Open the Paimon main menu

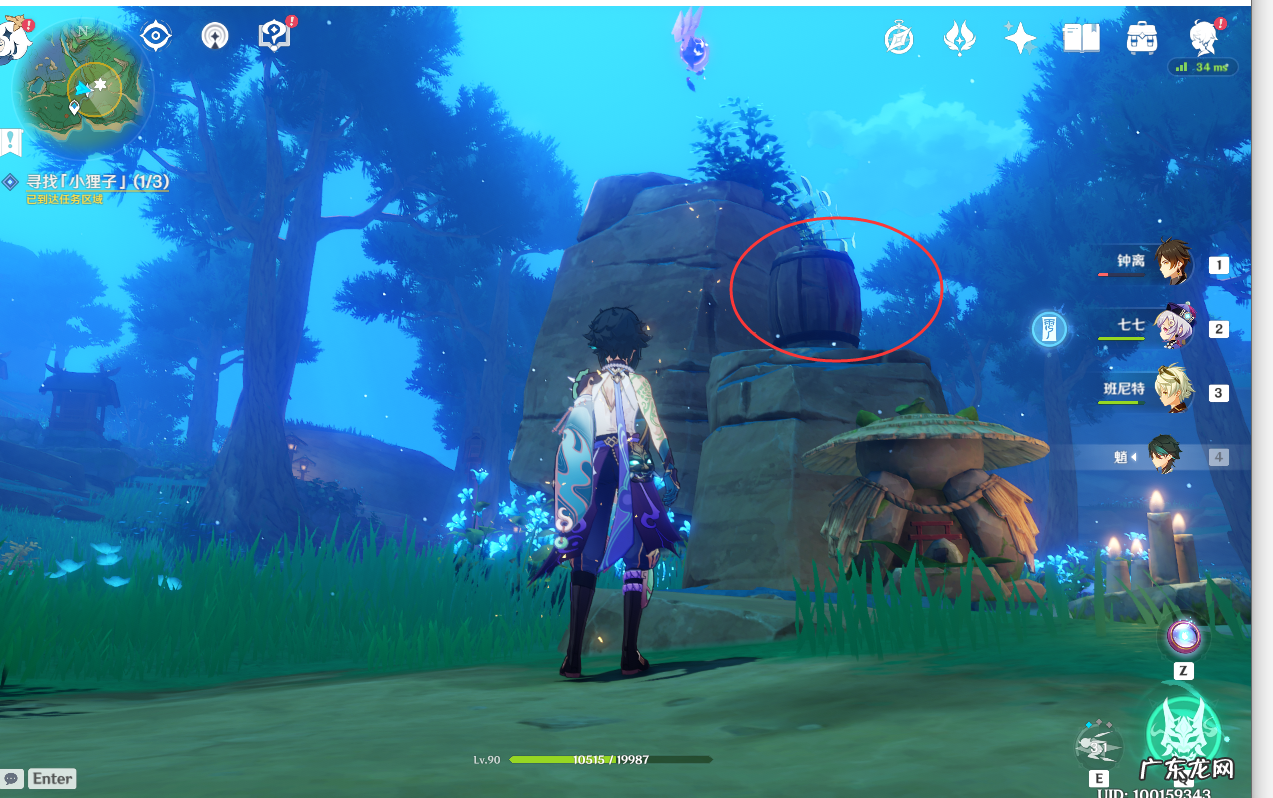pos(12,38)
